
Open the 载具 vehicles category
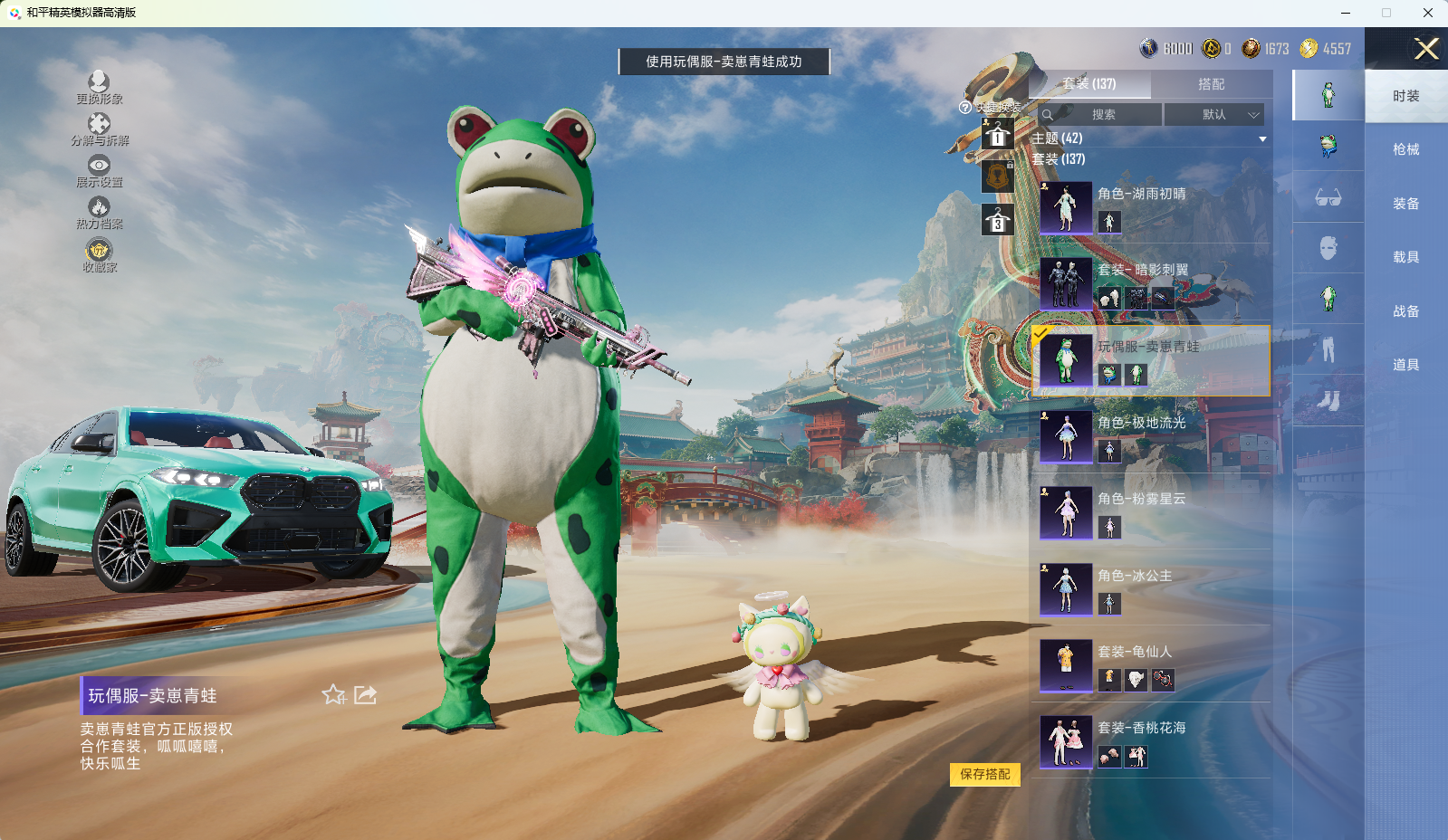click(x=1405, y=257)
